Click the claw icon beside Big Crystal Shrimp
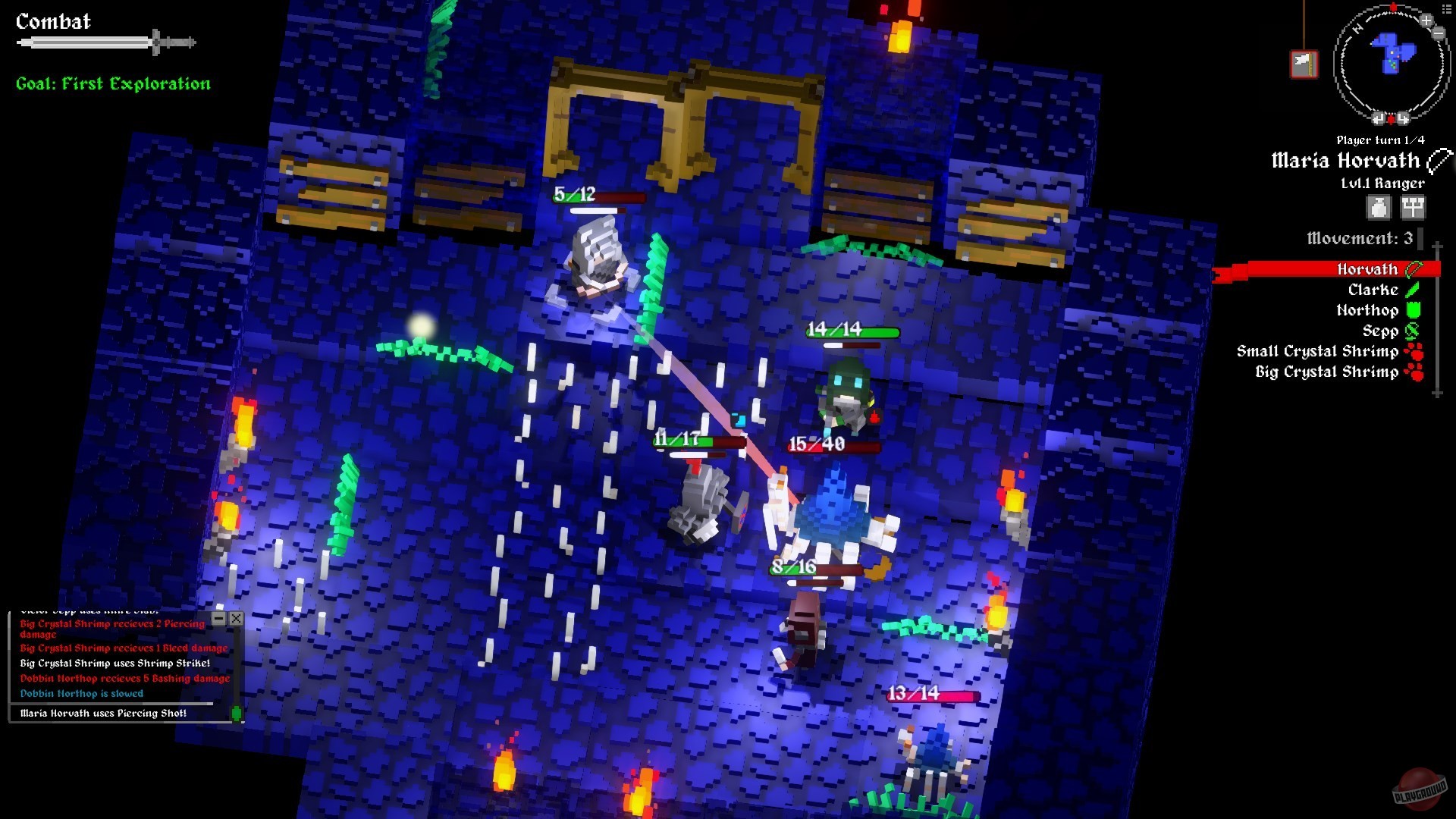This screenshot has width=1456, height=819. 1415,372
